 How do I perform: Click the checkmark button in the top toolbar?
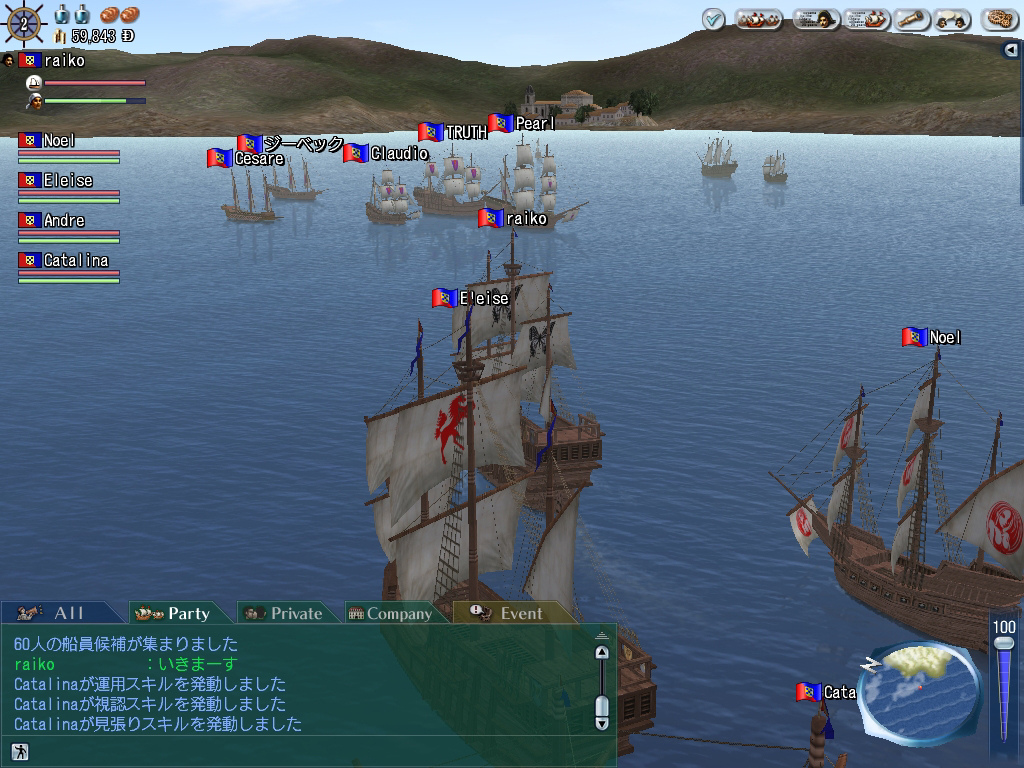713,19
